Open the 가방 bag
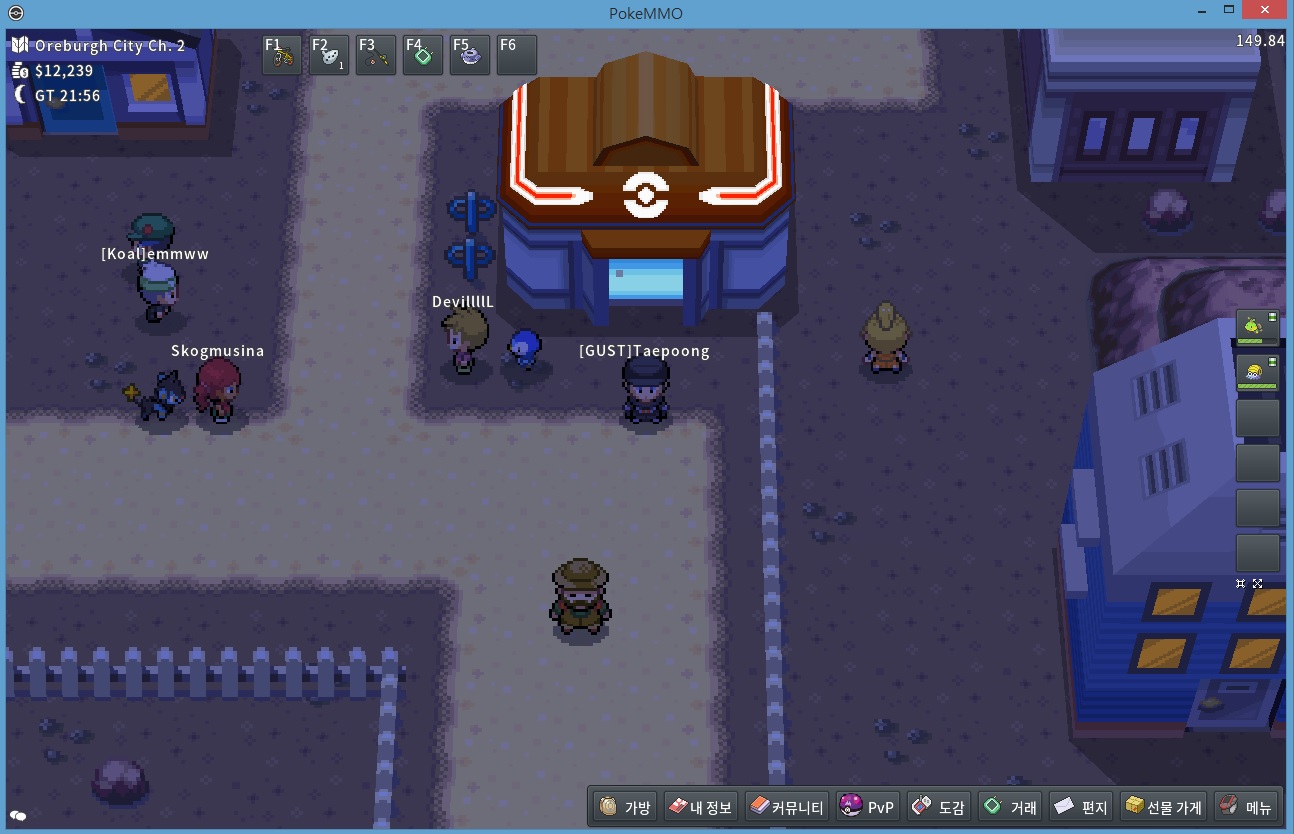 coord(625,807)
